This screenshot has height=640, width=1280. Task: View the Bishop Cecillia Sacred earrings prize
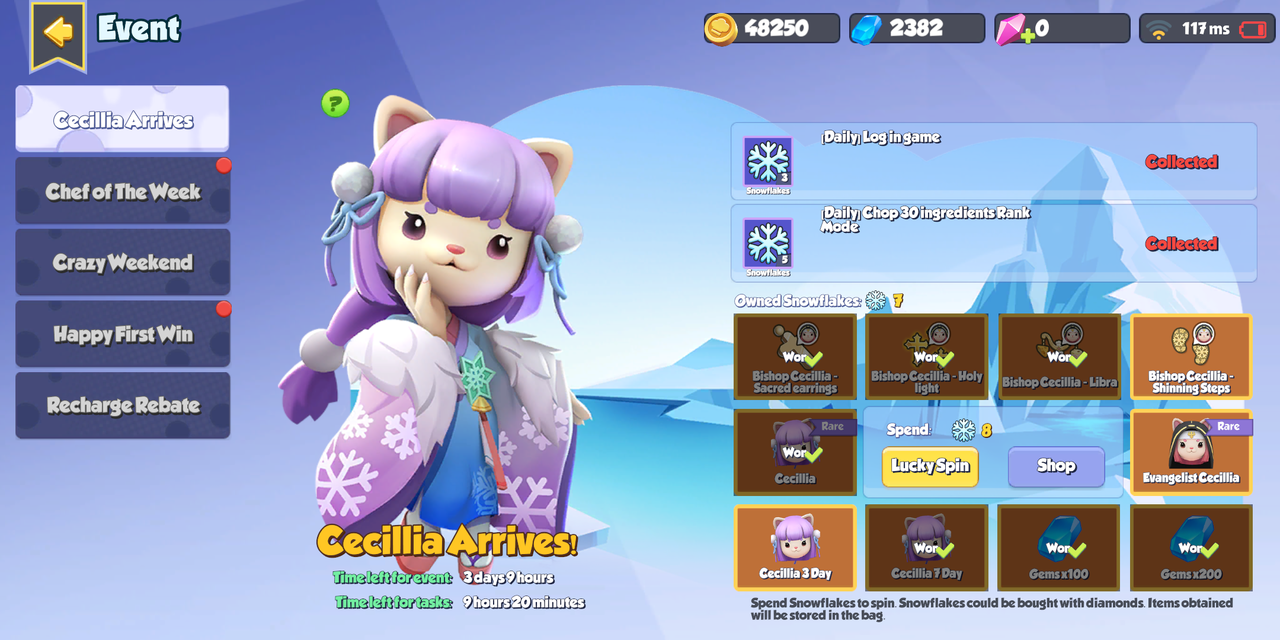point(795,357)
